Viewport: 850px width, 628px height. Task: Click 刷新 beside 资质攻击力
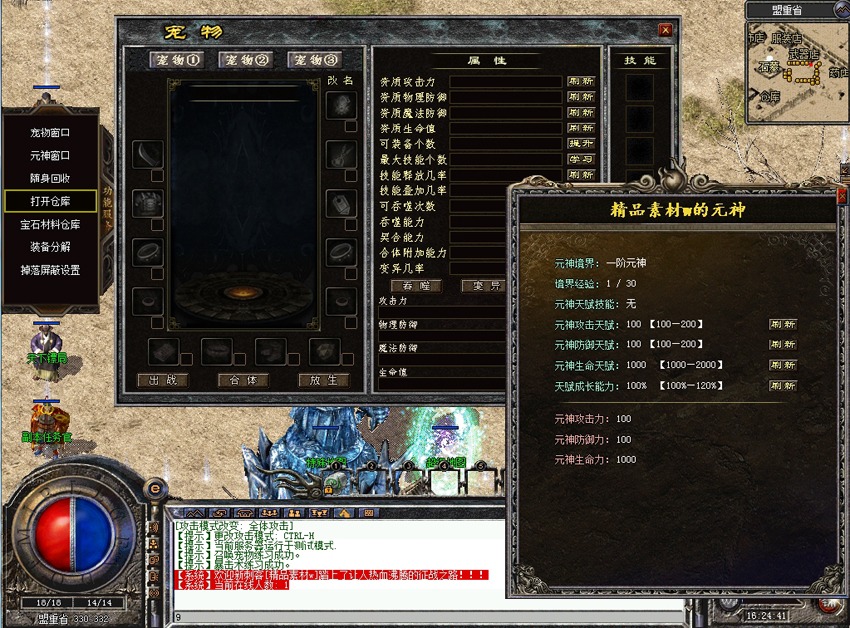click(581, 81)
